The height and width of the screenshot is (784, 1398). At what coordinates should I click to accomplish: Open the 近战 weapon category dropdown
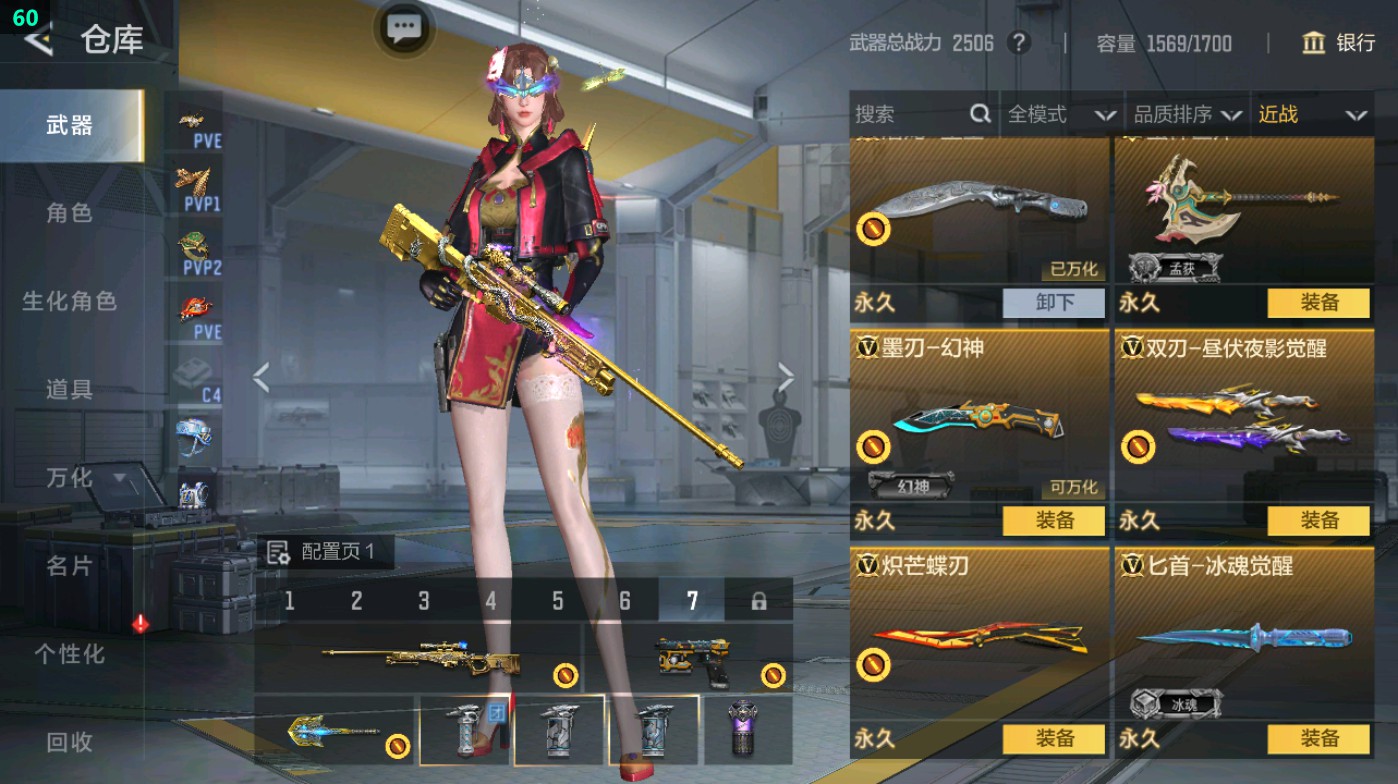[1311, 115]
